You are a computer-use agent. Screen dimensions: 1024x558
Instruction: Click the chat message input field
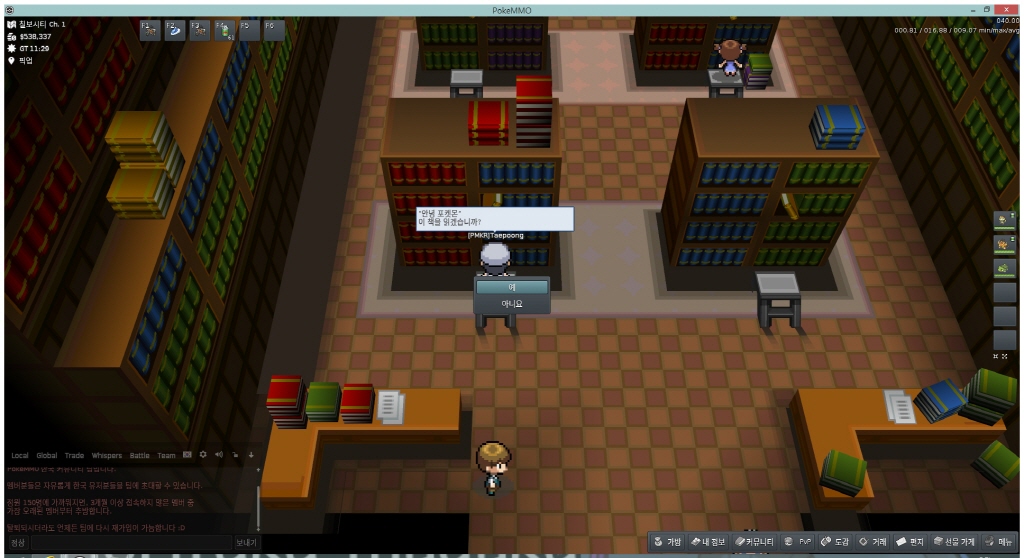(x=130, y=542)
